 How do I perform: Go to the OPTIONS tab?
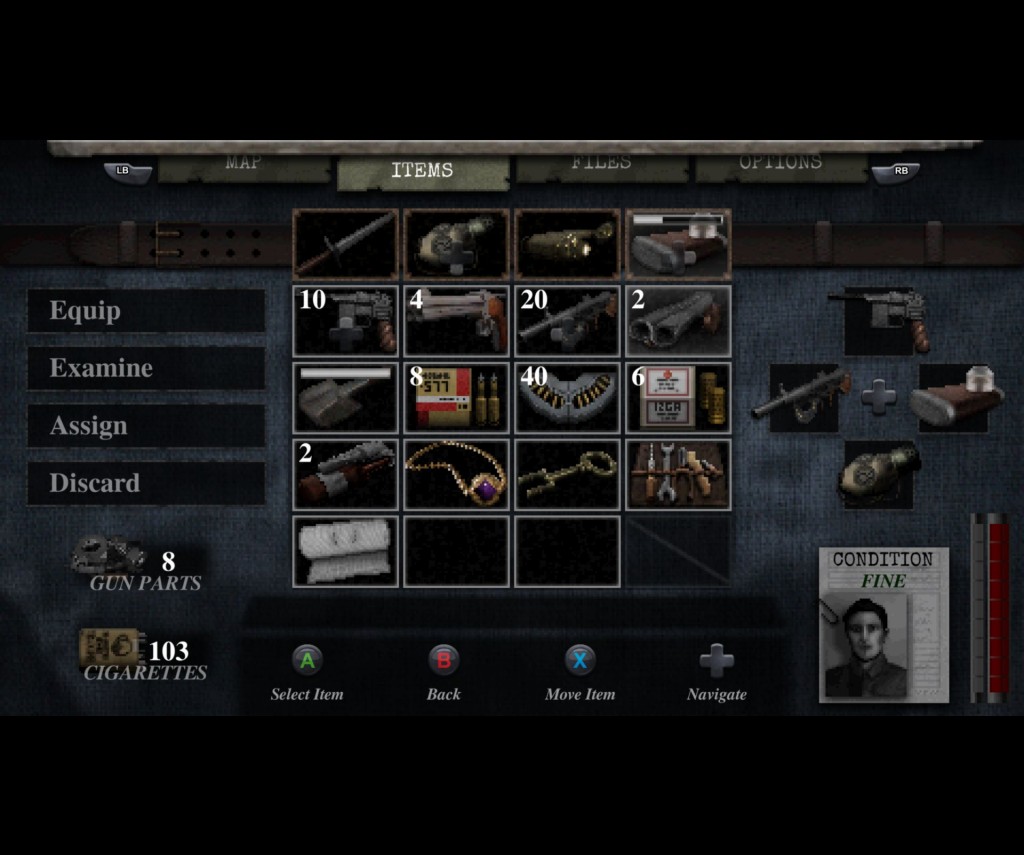780,165
